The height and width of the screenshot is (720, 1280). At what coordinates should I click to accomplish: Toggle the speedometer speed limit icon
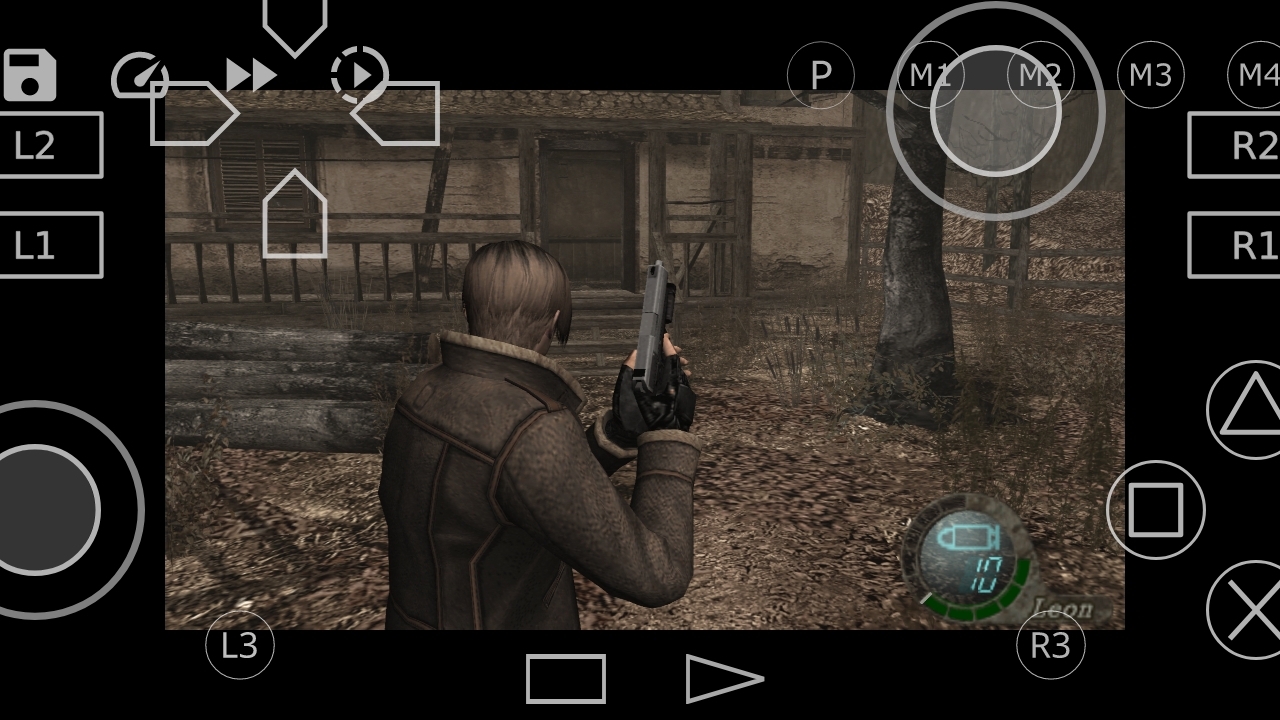click(x=139, y=76)
